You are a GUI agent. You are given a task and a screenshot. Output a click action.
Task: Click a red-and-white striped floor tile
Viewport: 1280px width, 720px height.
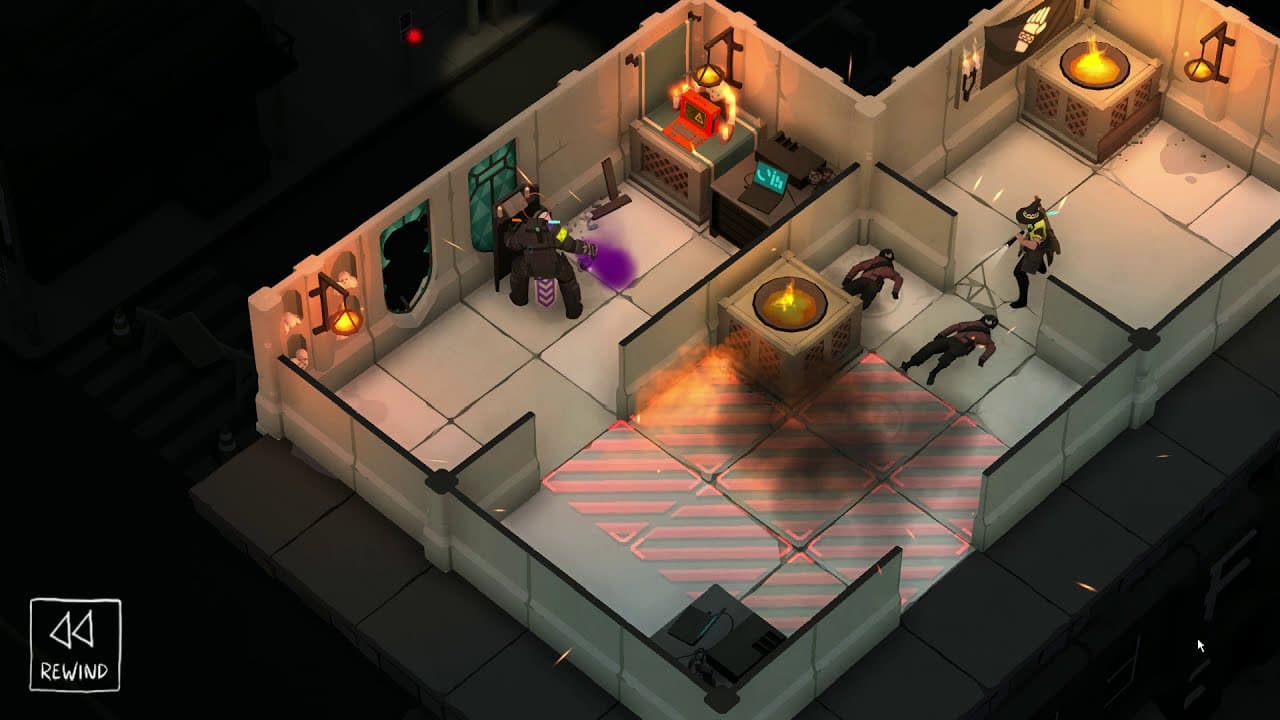click(x=640, y=500)
